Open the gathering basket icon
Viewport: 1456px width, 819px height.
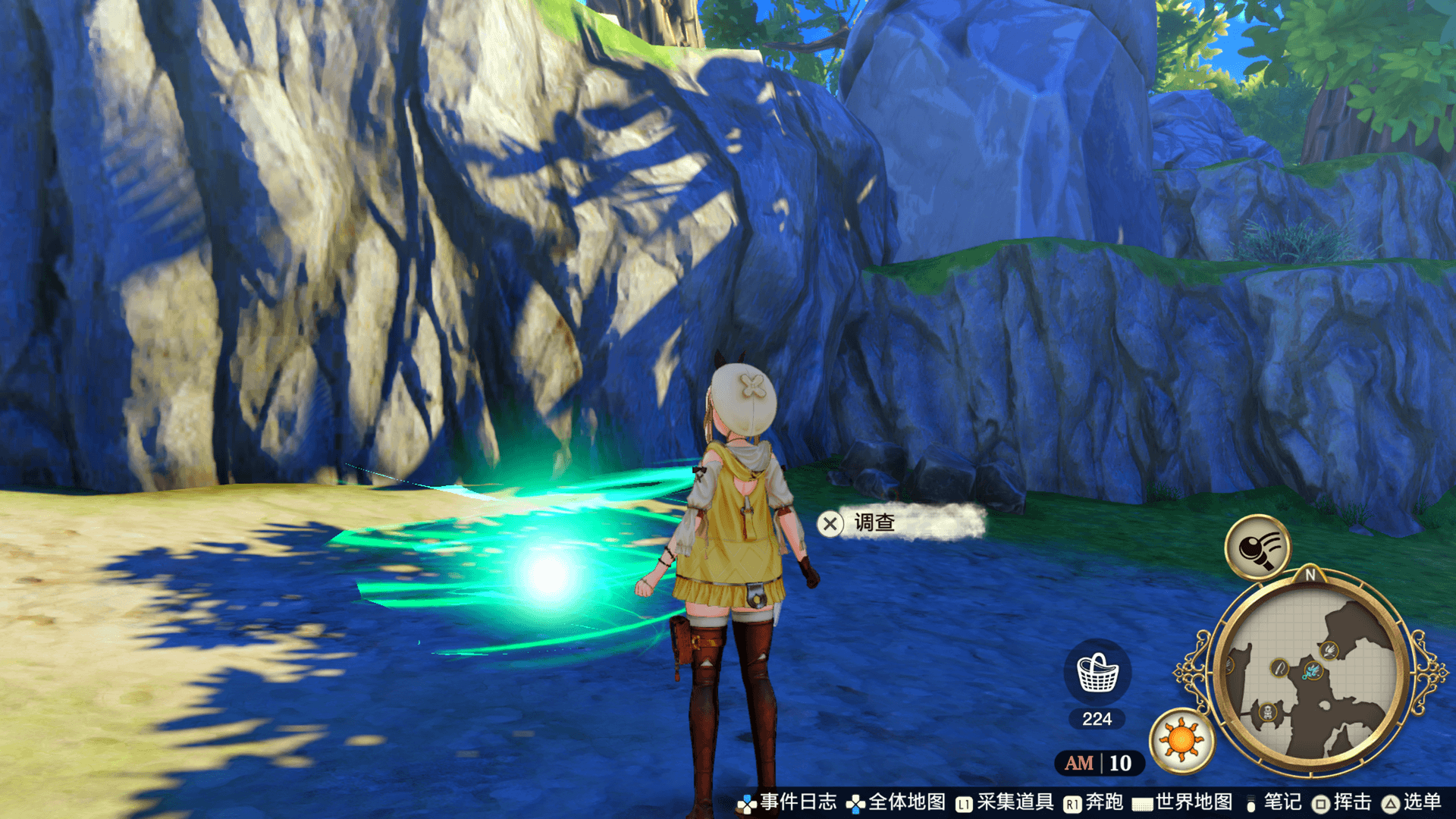(1097, 673)
